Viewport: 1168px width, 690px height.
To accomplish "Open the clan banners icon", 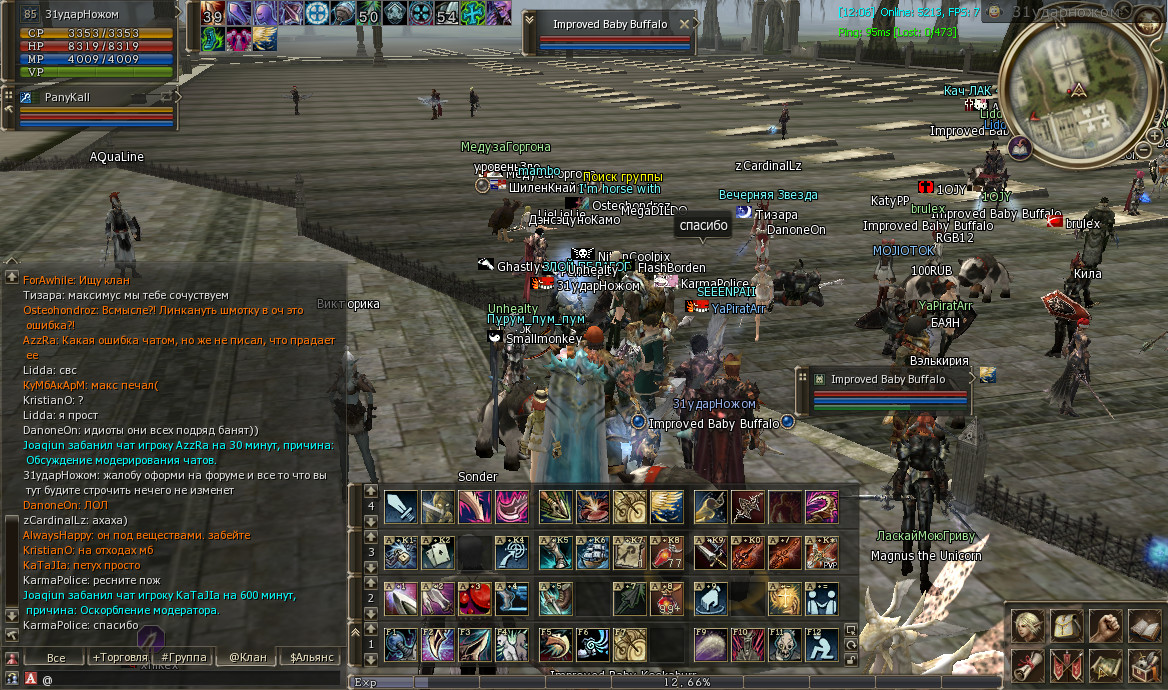I will (1066, 665).
